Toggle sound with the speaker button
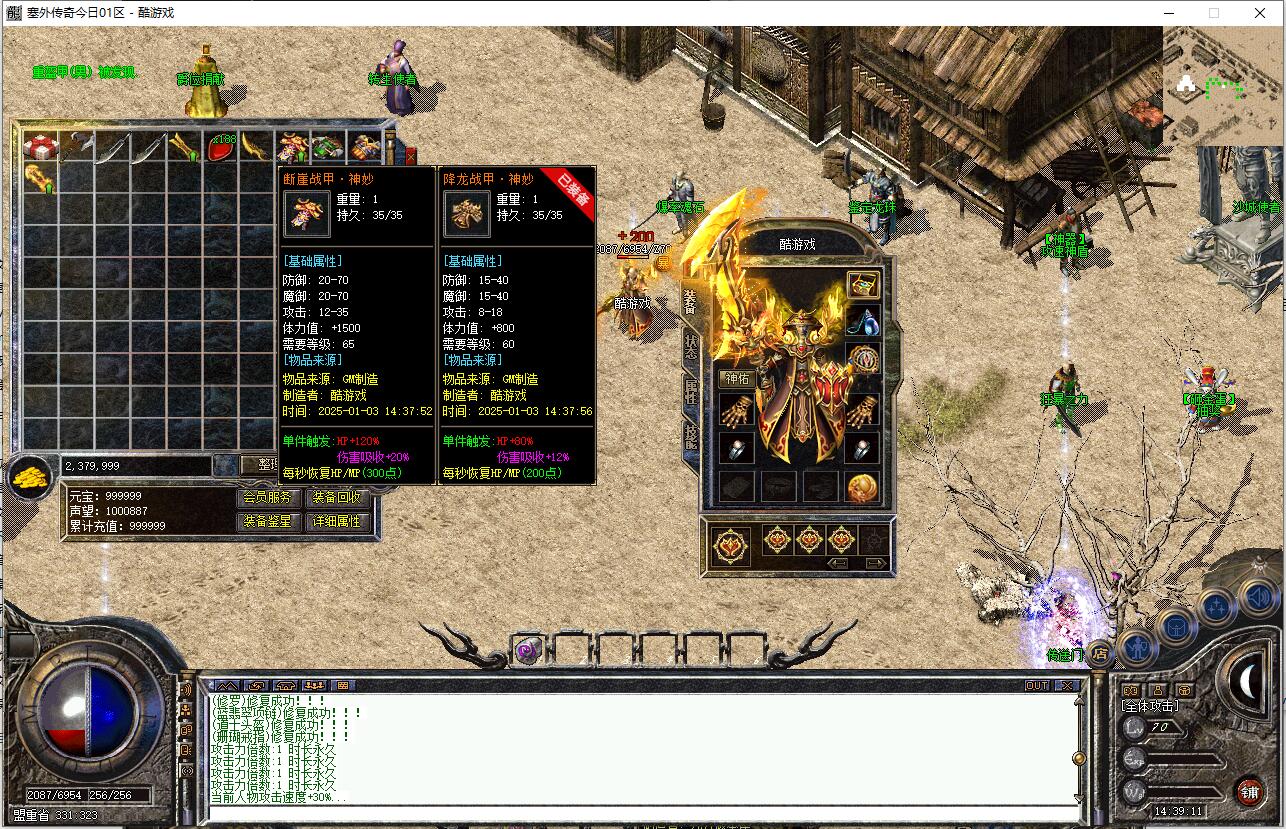Viewport: 1286px width, 829px height. coord(1257,598)
